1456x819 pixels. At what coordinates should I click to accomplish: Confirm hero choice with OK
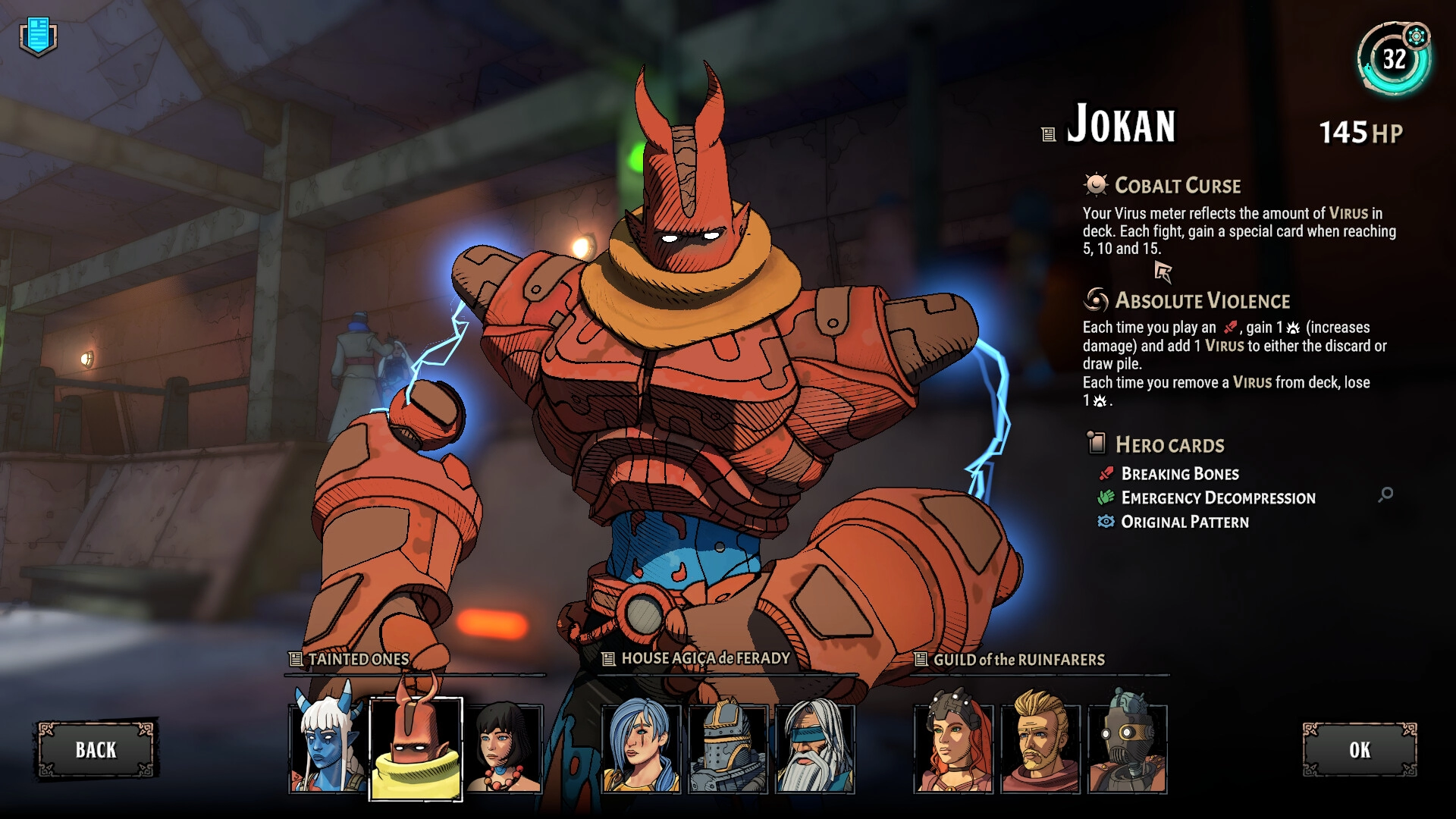click(x=1359, y=749)
